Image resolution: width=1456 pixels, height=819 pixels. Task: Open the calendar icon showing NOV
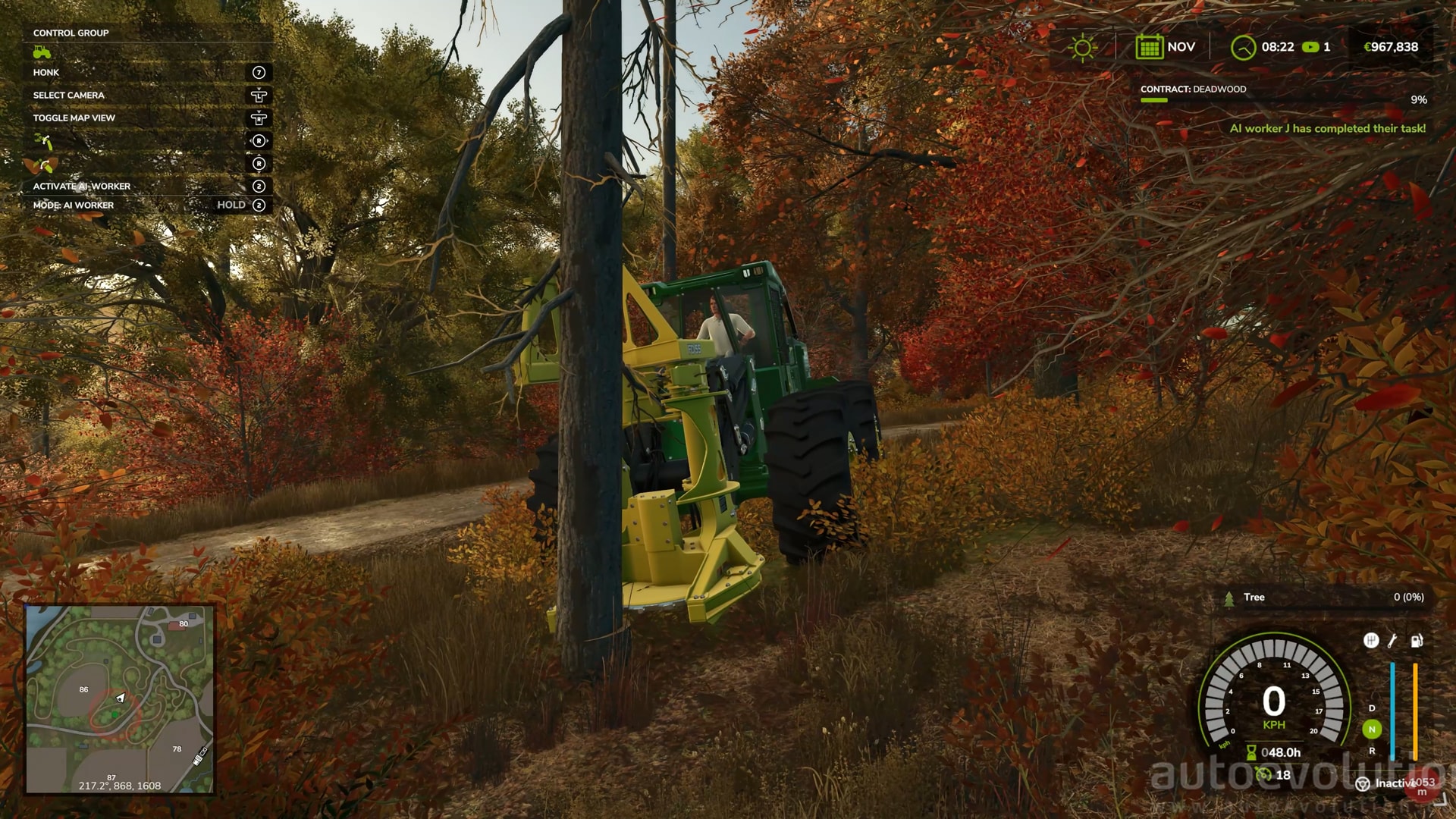click(1149, 47)
